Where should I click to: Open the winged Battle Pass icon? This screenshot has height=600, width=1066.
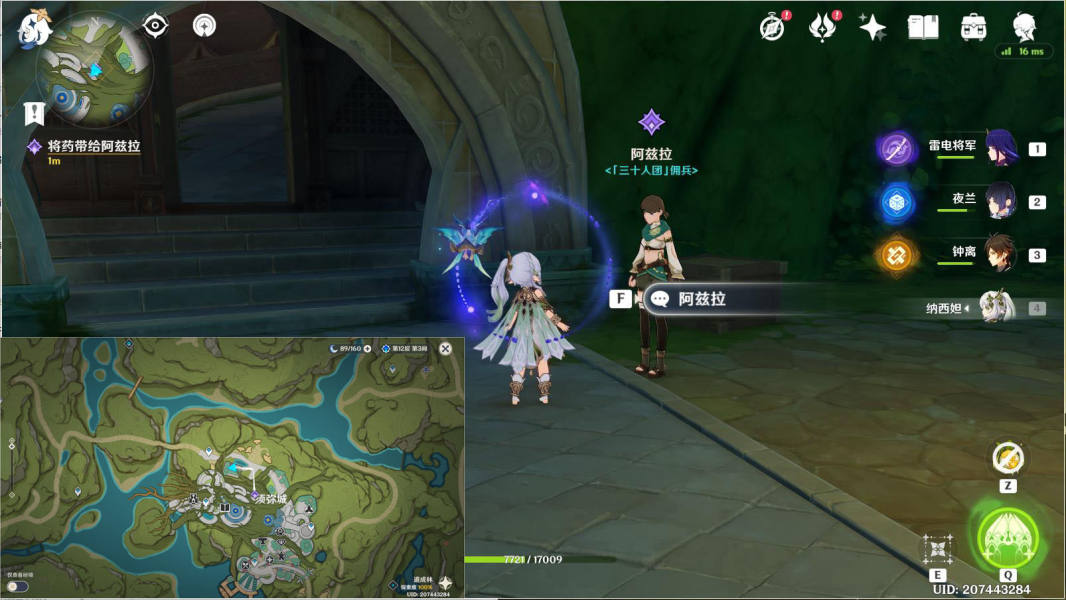(822, 27)
